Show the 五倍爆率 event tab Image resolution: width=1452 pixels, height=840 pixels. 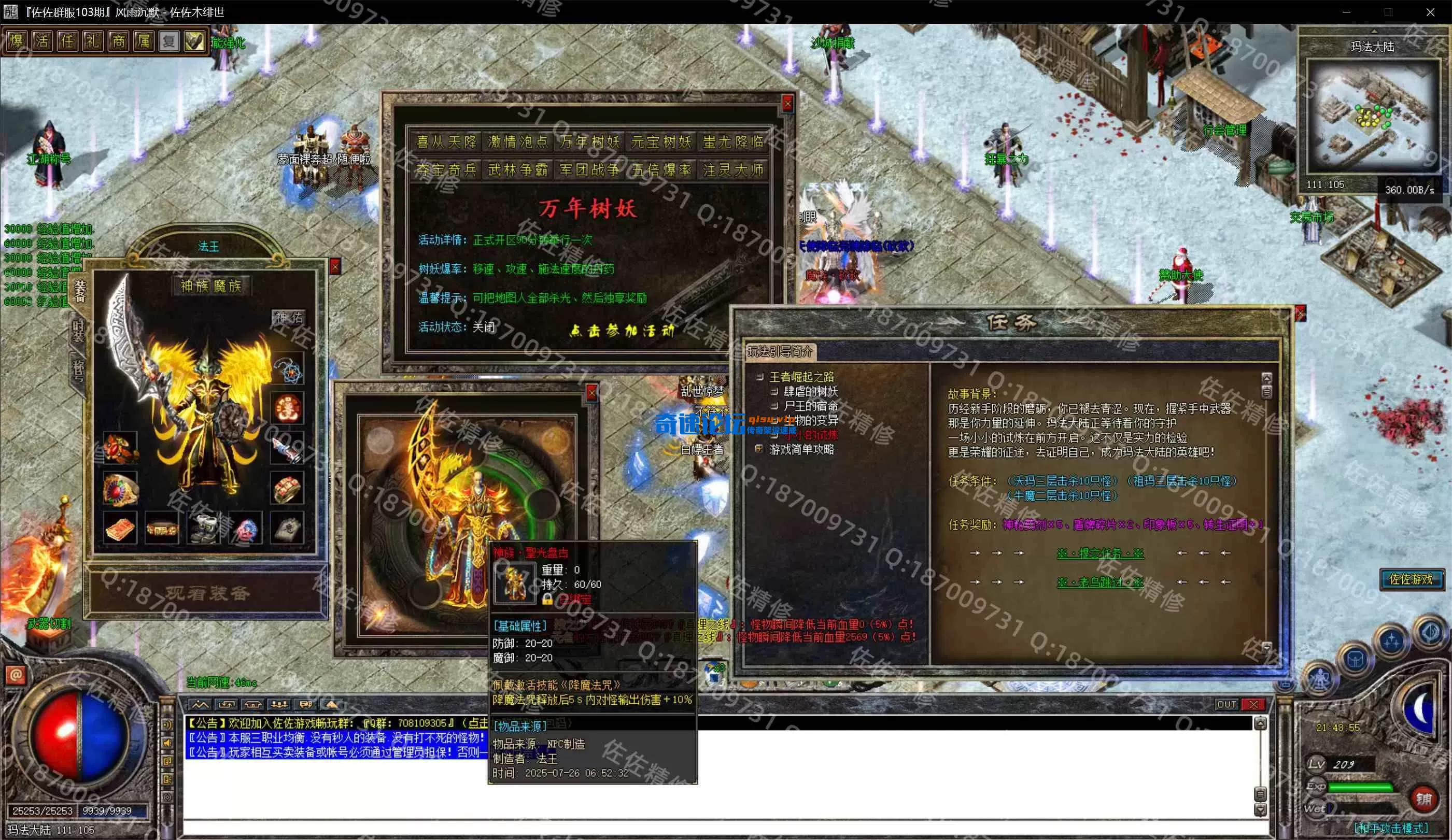[x=661, y=170]
